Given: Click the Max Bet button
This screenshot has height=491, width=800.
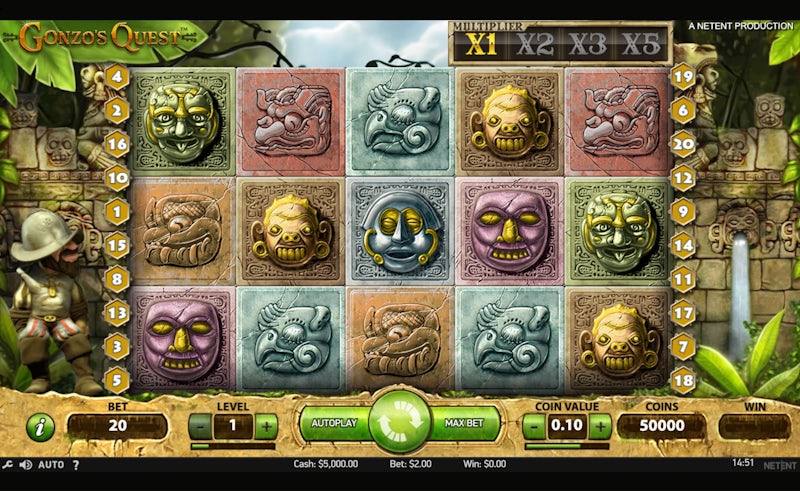Looking at the screenshot, I should pyautogui.click(x=465, y=423).
